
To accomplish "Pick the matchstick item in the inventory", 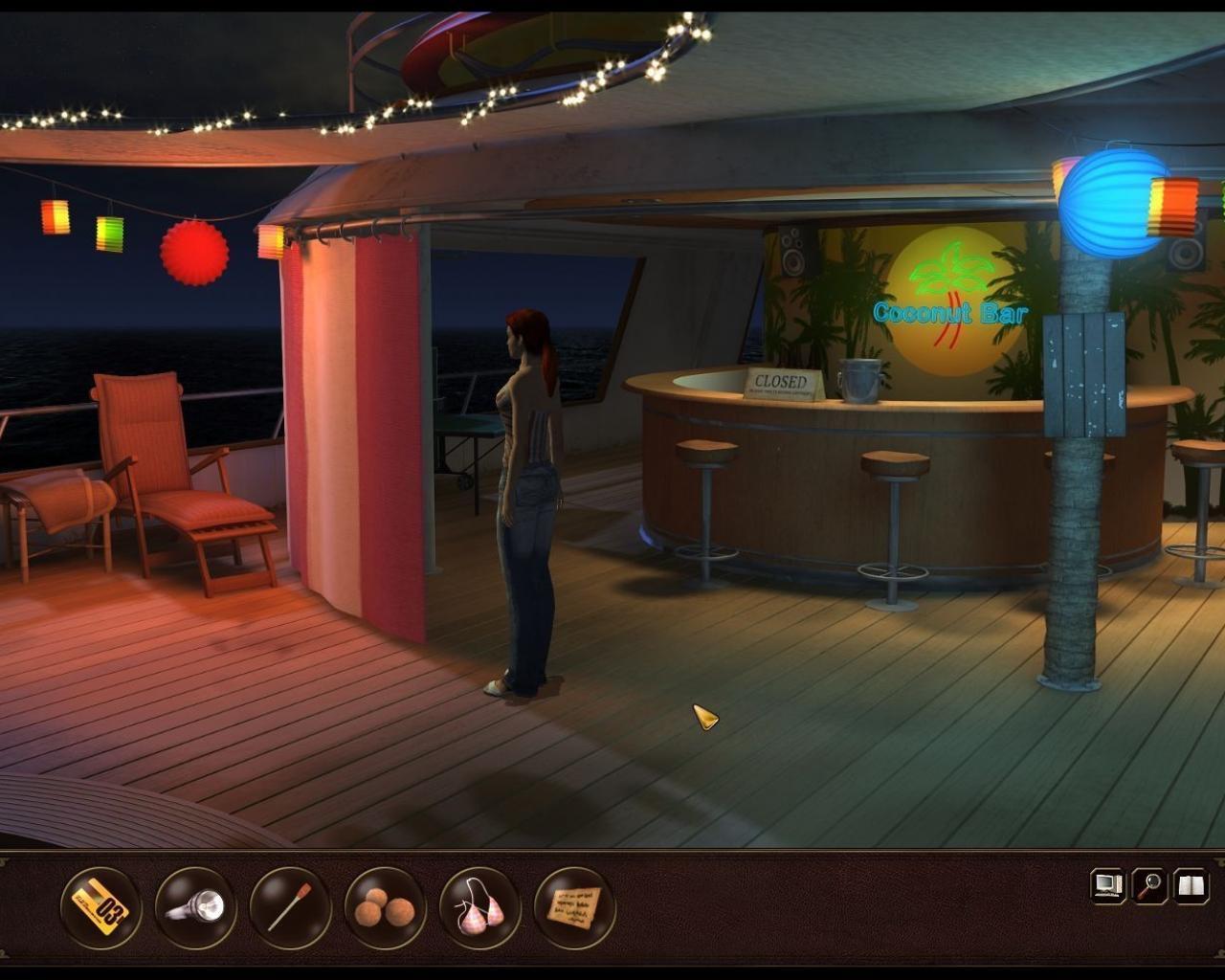I will tap(289, 909).
